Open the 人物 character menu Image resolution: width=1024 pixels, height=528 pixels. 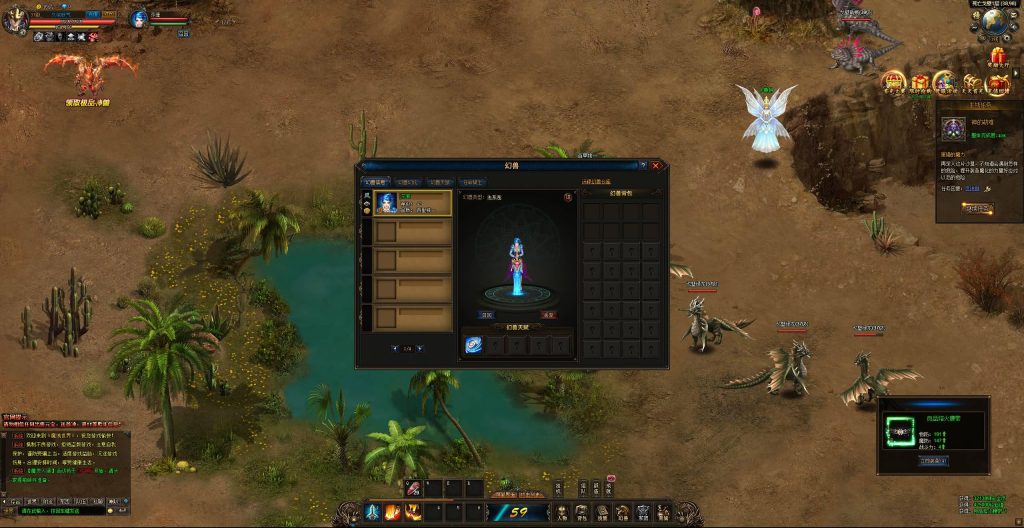(562, 513)
